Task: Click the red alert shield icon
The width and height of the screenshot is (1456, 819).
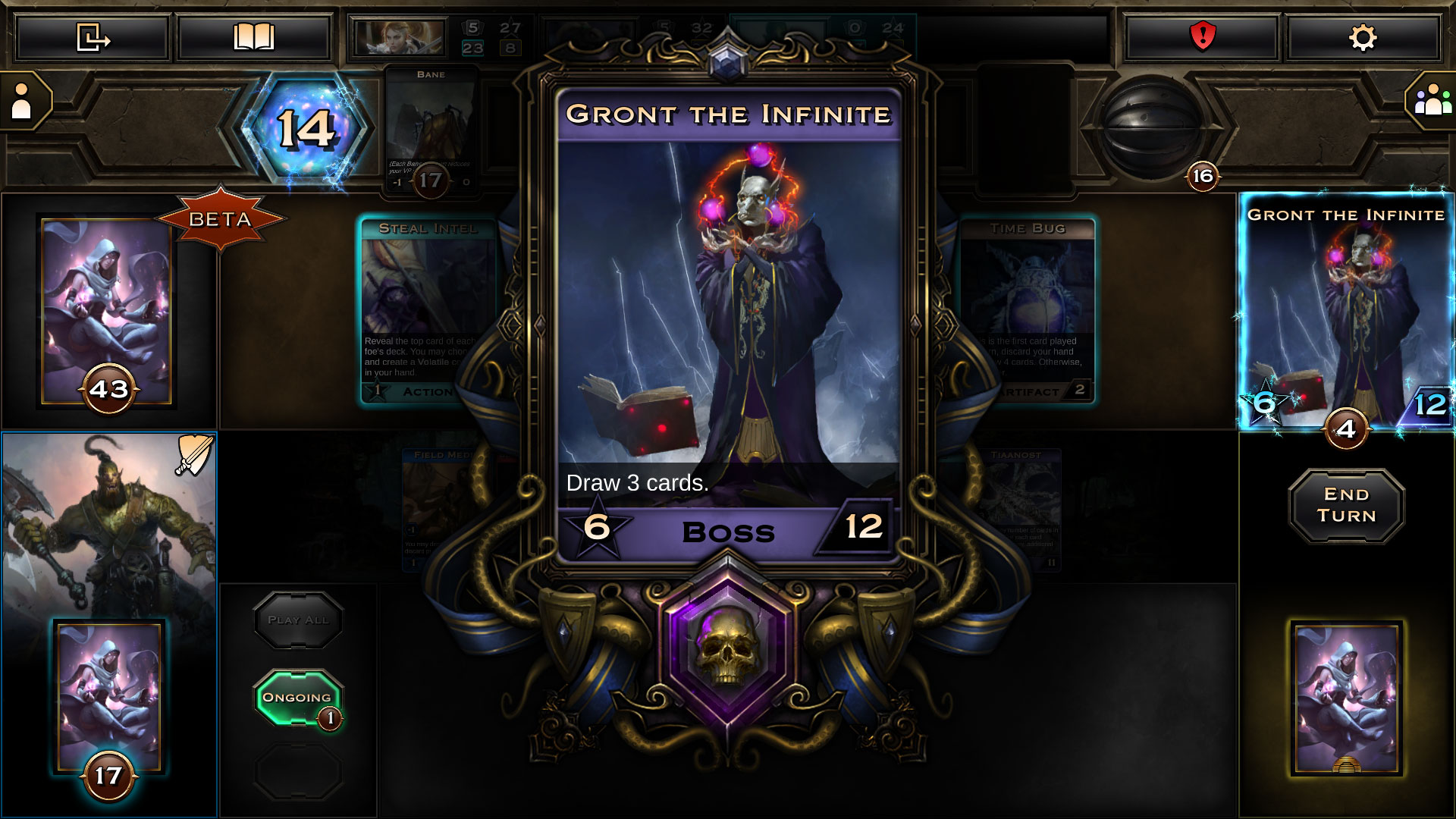Action: click(x=1204, y=37)
